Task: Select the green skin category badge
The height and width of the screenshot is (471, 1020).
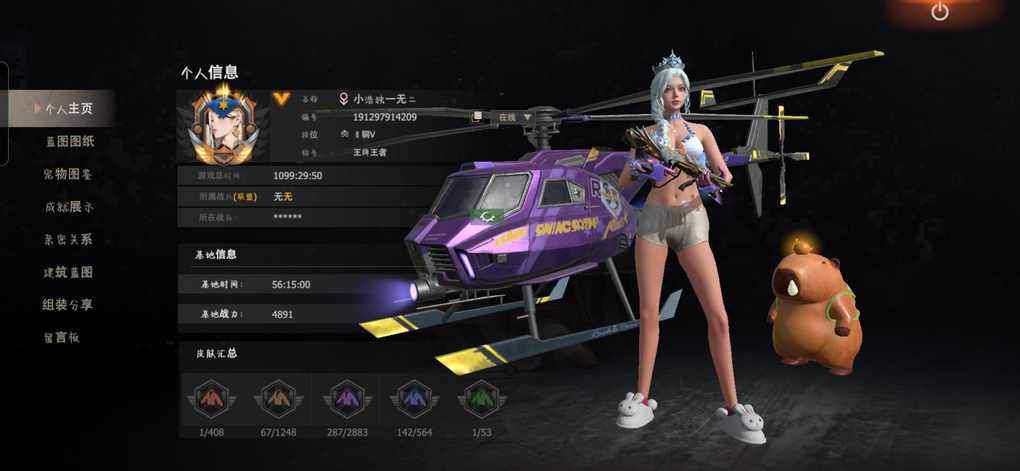Action: coord(481,399)
